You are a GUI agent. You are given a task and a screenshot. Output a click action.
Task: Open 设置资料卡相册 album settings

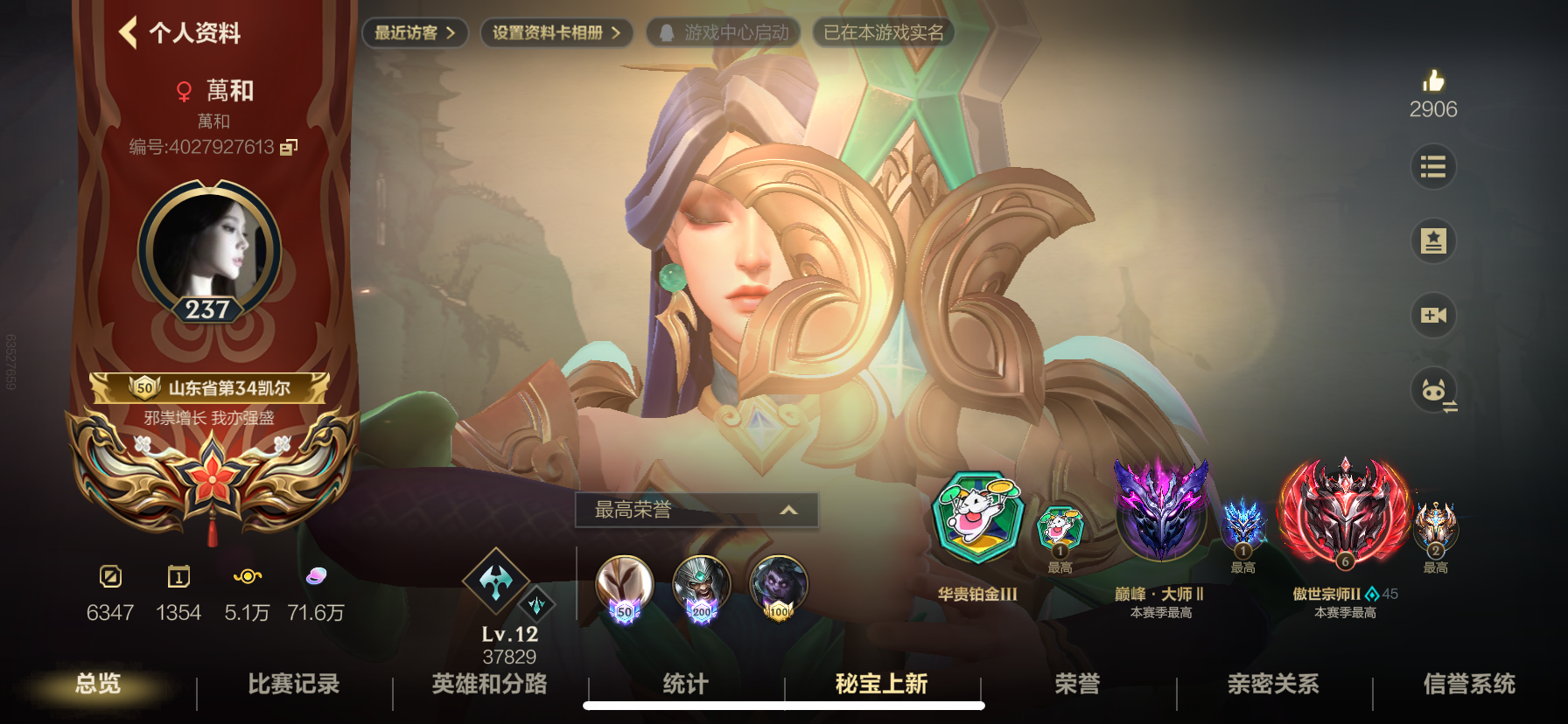click(554, 33)
